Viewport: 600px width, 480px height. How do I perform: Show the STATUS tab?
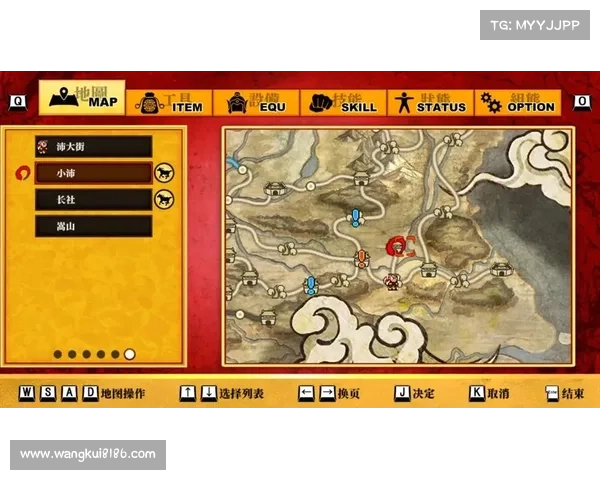[x=428, y=103]
